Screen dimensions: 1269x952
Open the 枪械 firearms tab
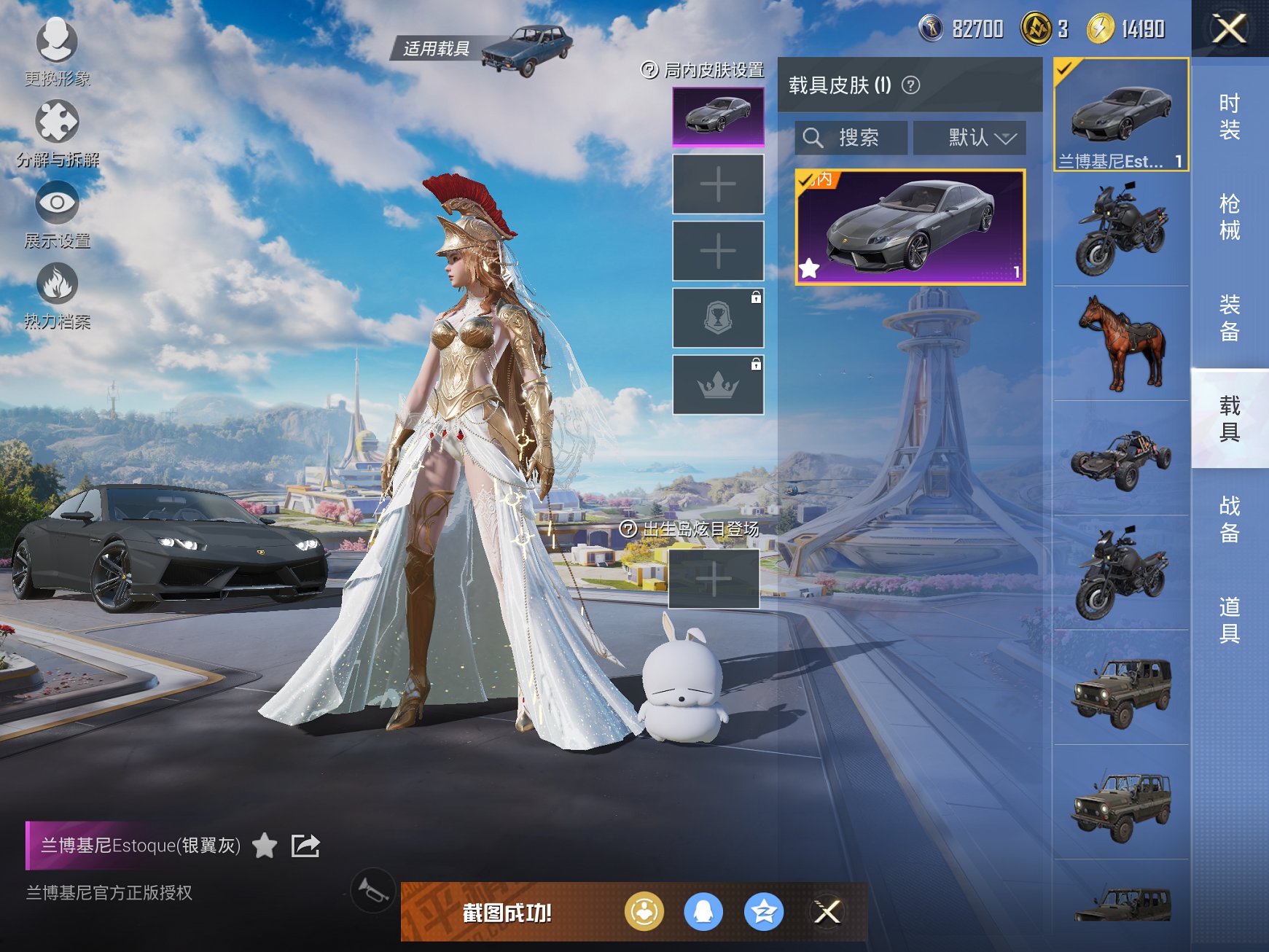1229,217
